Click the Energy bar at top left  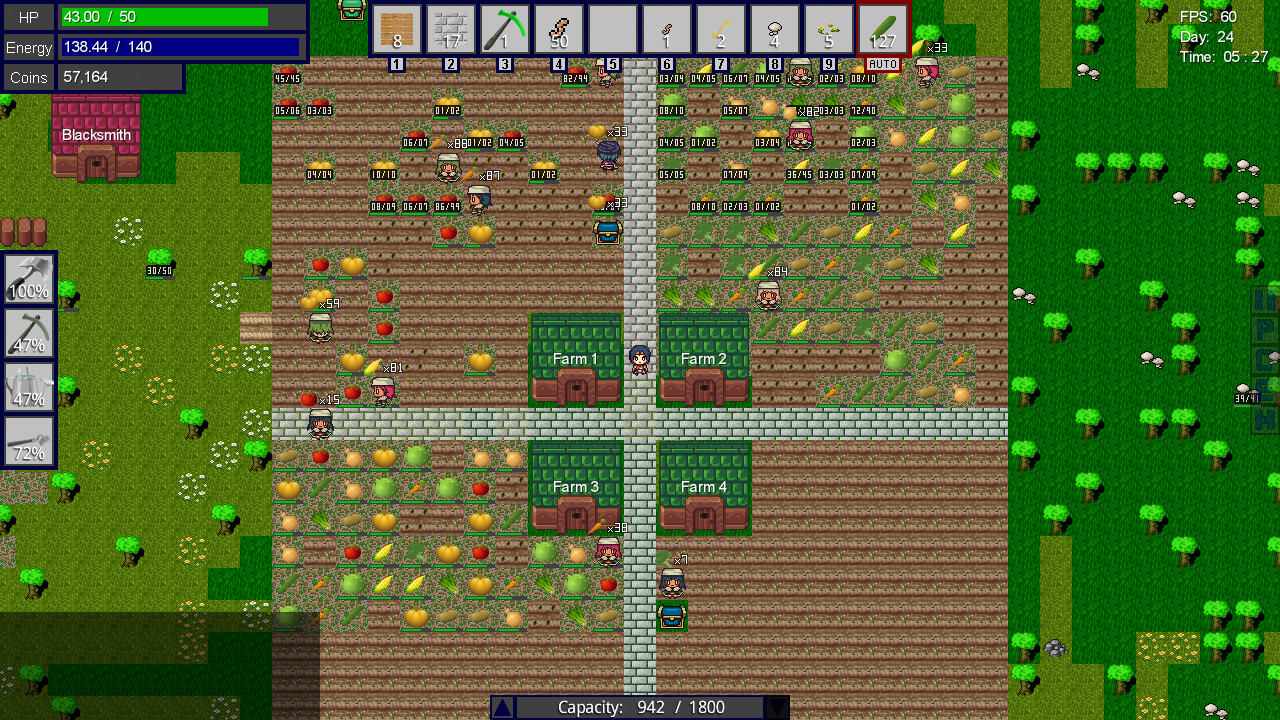[178, 47]
